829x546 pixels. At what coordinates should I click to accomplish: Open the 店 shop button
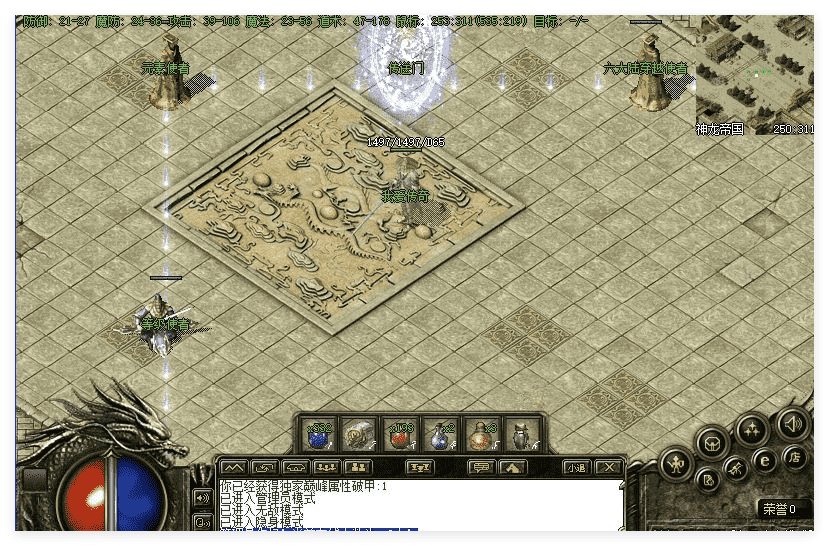[797, 458]
